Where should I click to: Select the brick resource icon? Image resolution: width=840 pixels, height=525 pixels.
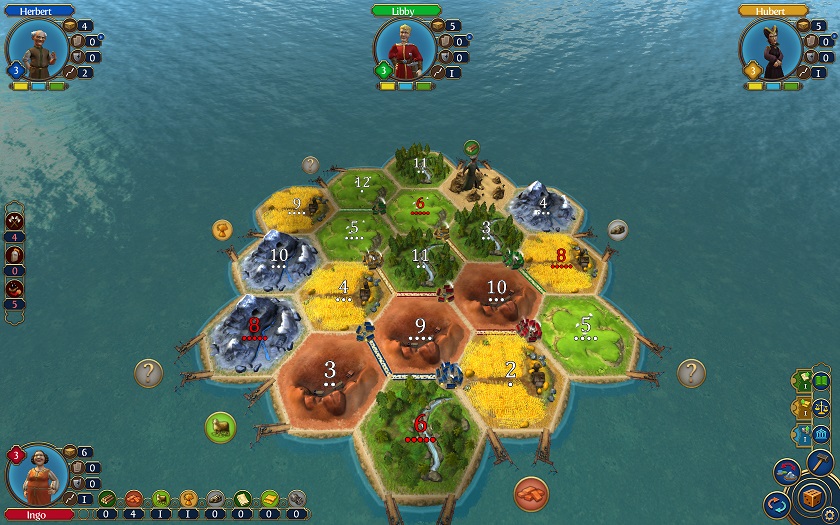(133, 498)
